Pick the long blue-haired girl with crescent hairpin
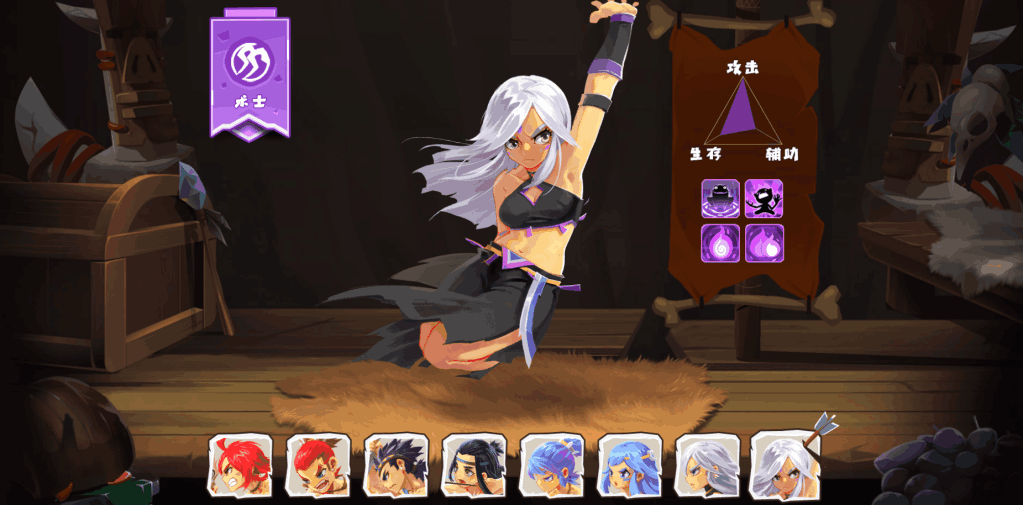The width and height of the screenshot is (1023, 505). (629, 465)
